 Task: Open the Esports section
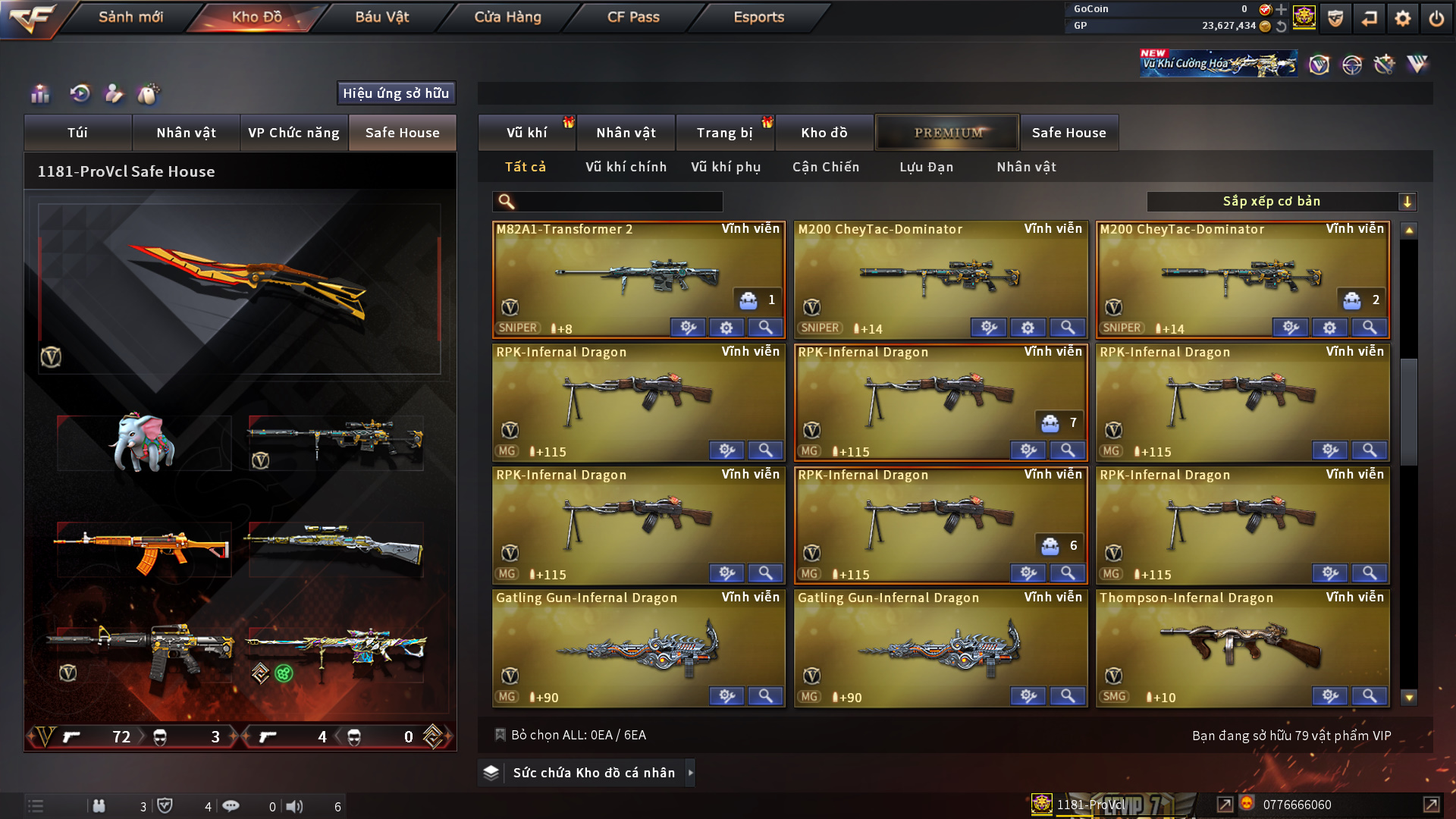pos(758,17)
